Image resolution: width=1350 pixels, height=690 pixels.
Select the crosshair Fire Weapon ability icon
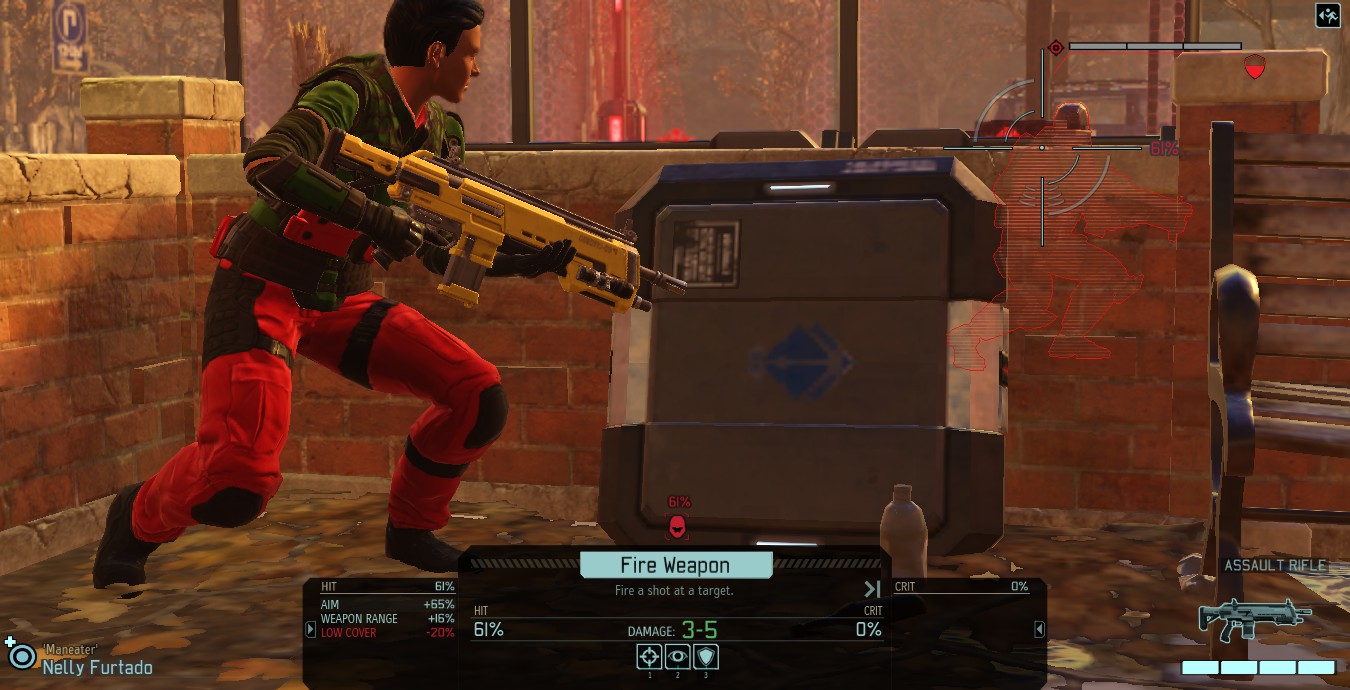[x=650, y=657]
